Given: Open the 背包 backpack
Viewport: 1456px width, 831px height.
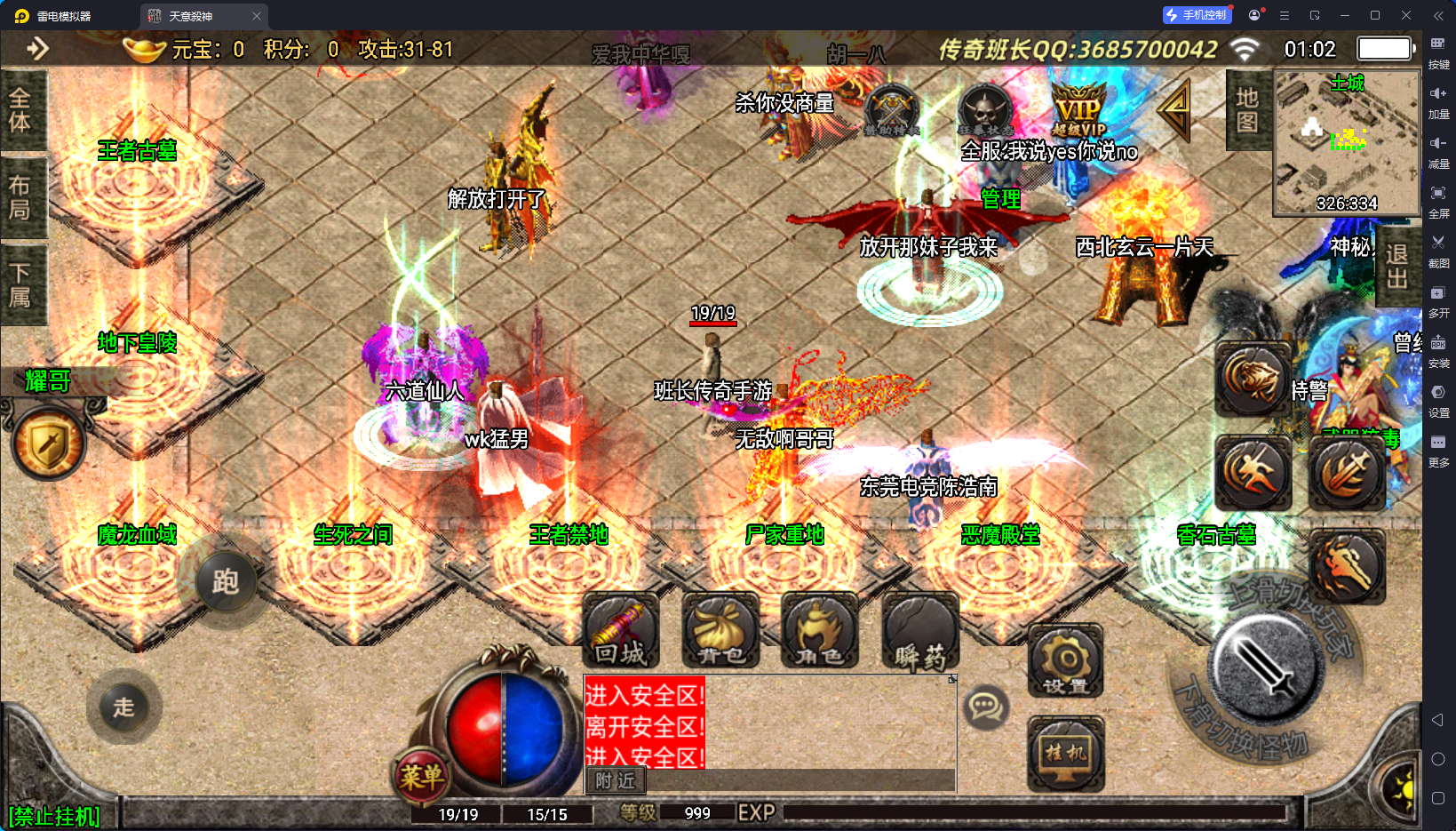Looking at the screenshot, I should 720,631.
